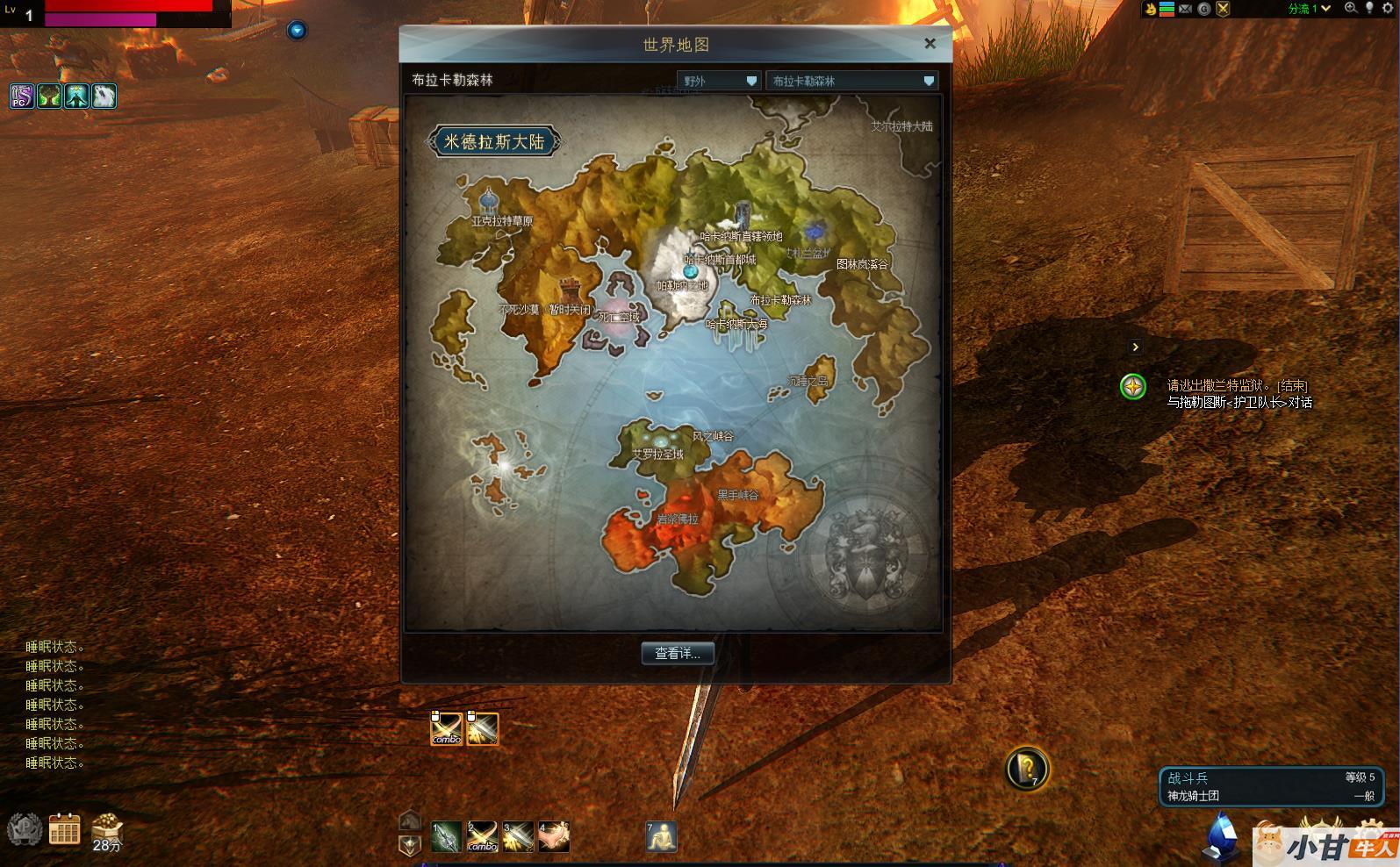The width and height of the screenshot is (1400, 867).
Task: Open the mail envelope icon
Action: coord(1186,9)
